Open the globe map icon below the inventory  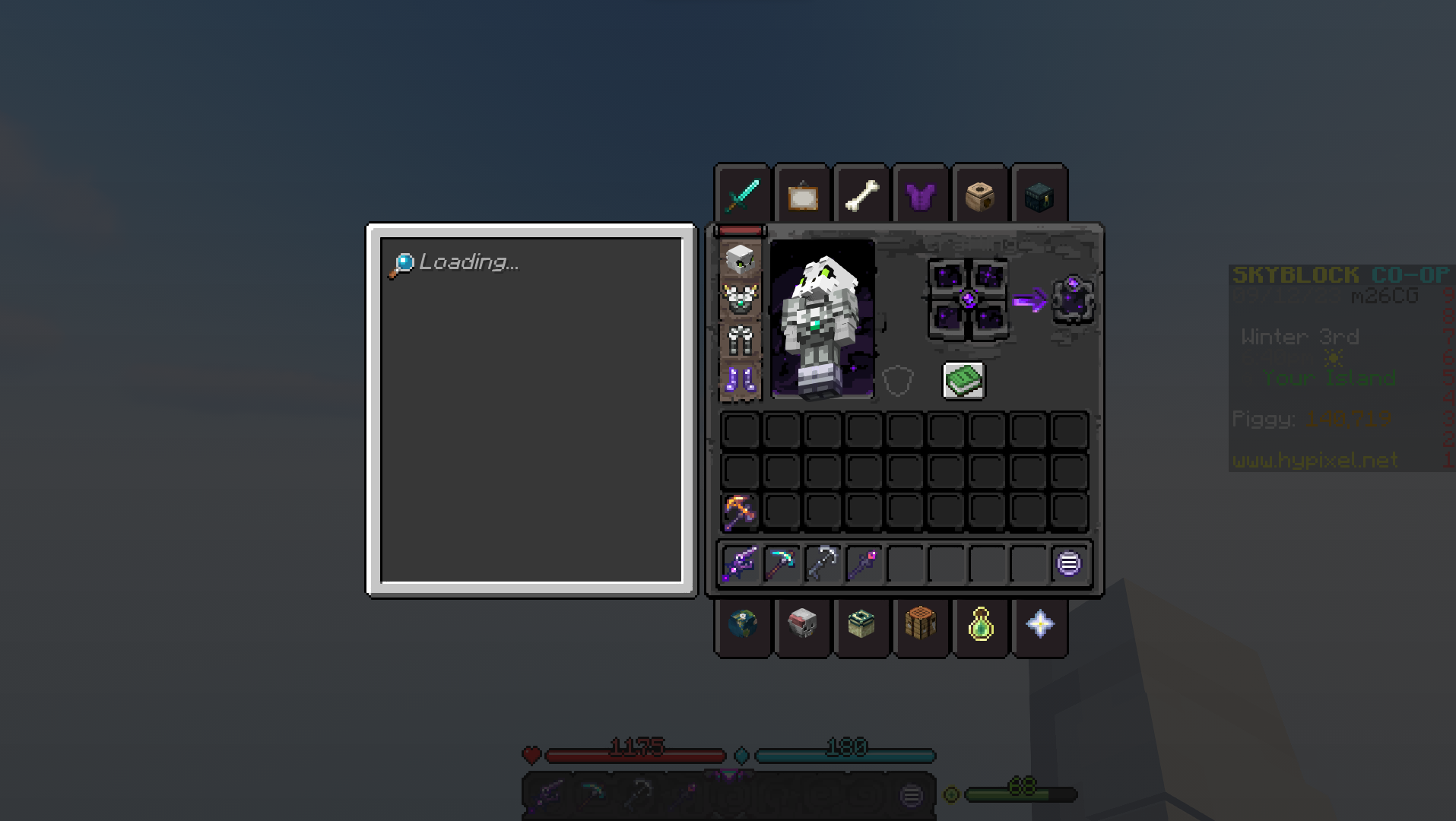(741, 625)
